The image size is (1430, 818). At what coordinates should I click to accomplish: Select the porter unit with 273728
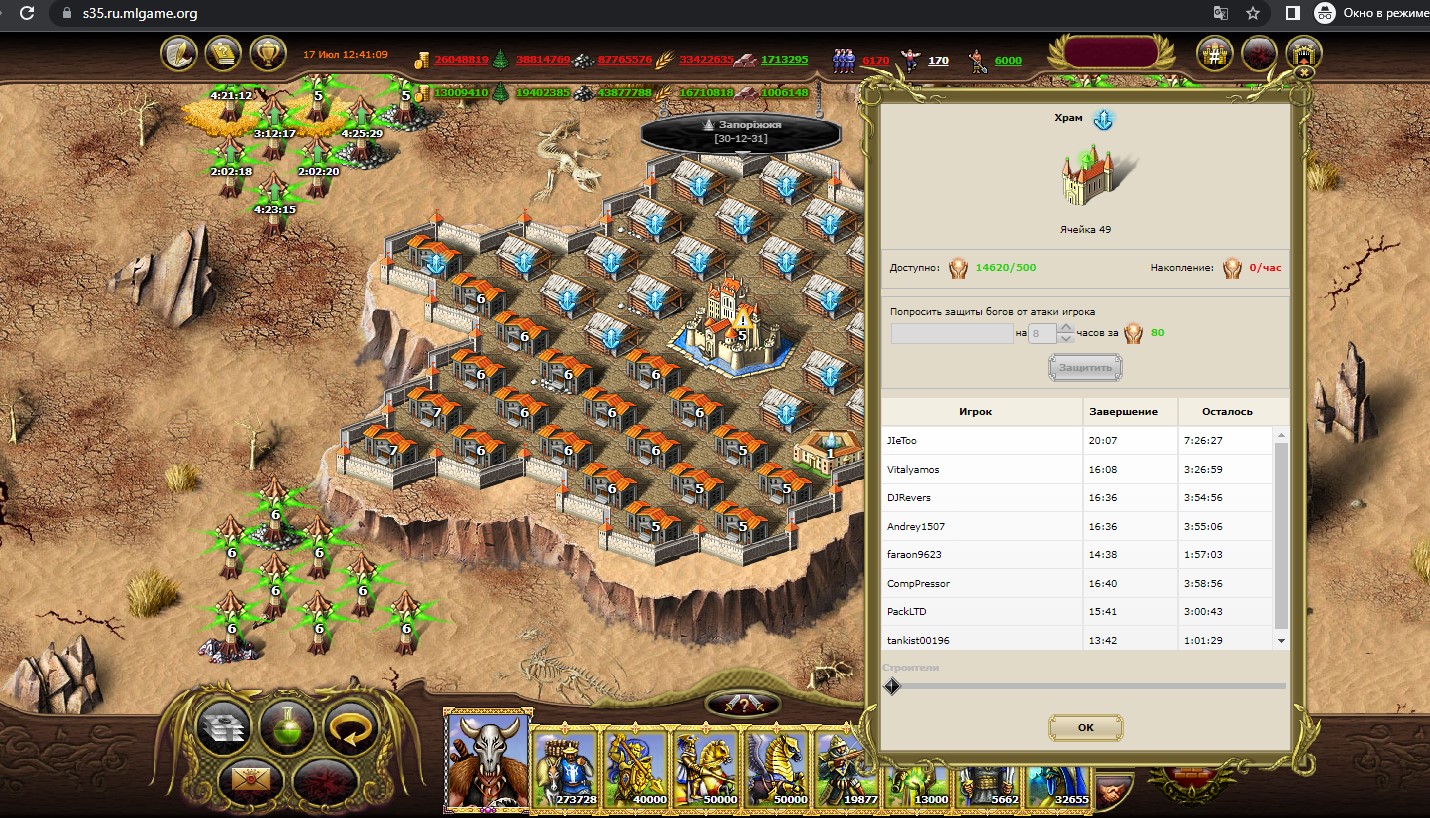tap(565, 768)
